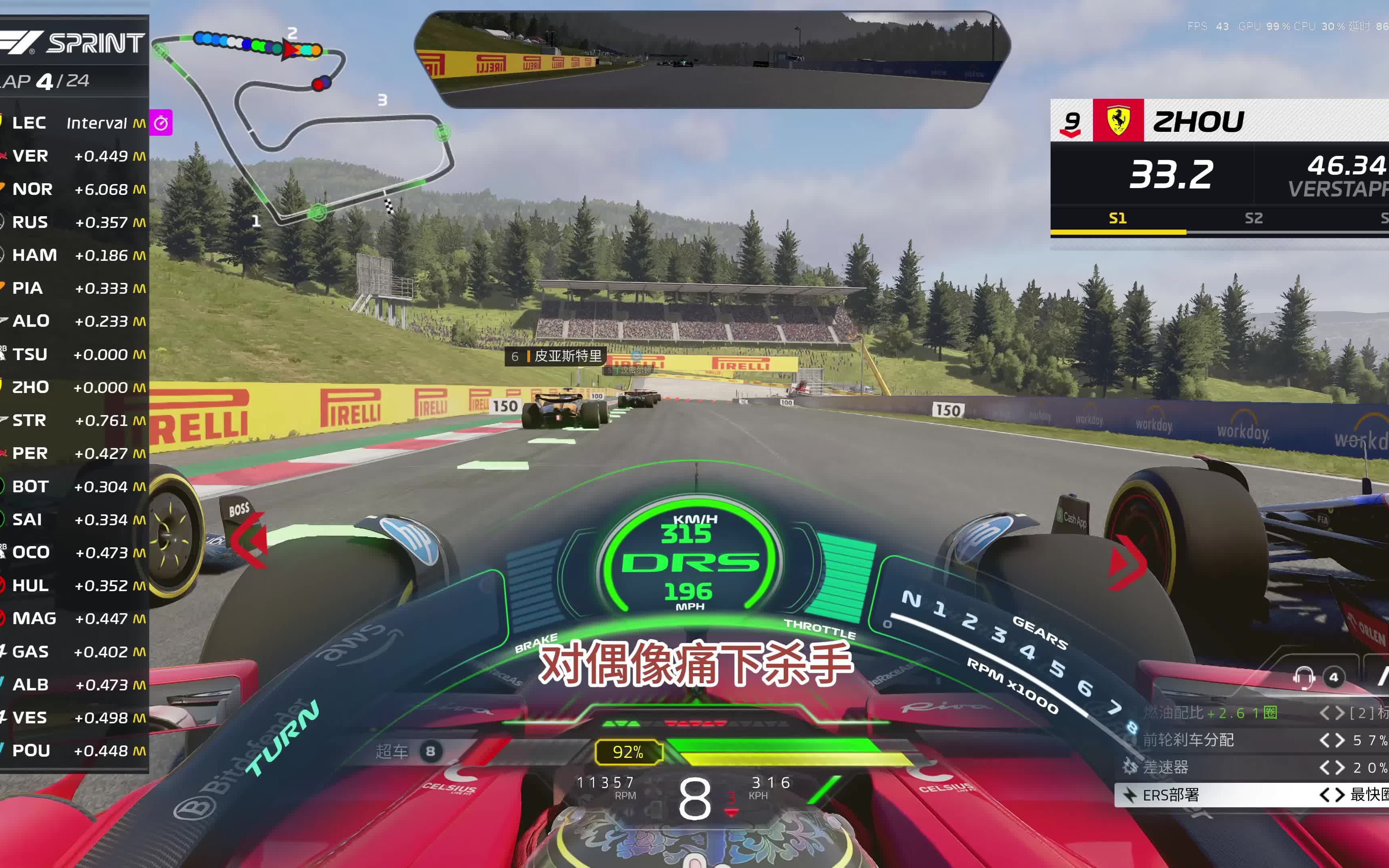
Task: Click the S2 sector tab
Action: point(1254,218)
